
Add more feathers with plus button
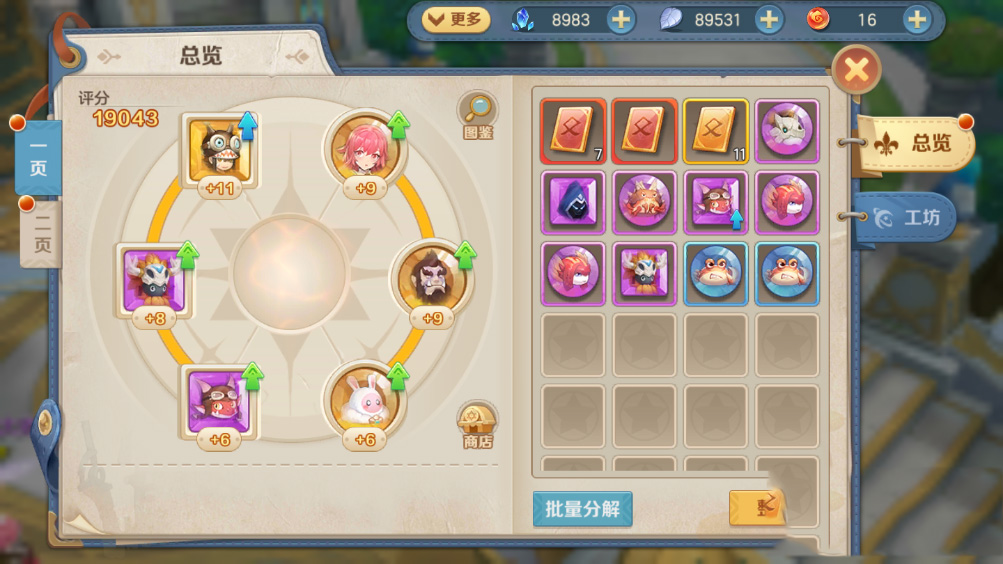tap(768, 19)
